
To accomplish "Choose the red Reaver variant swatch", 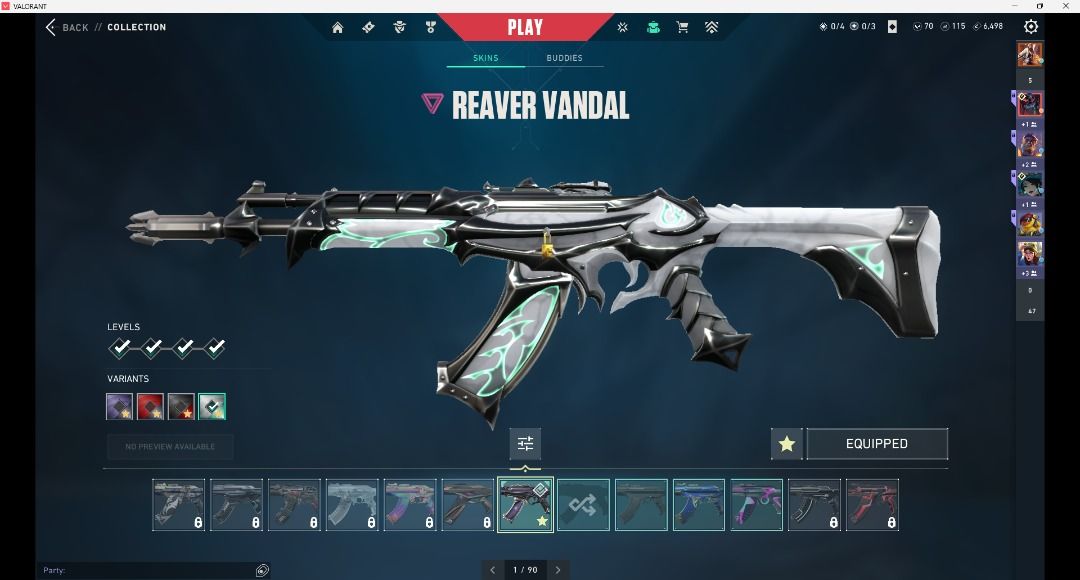I will click(x=150, y=406).
